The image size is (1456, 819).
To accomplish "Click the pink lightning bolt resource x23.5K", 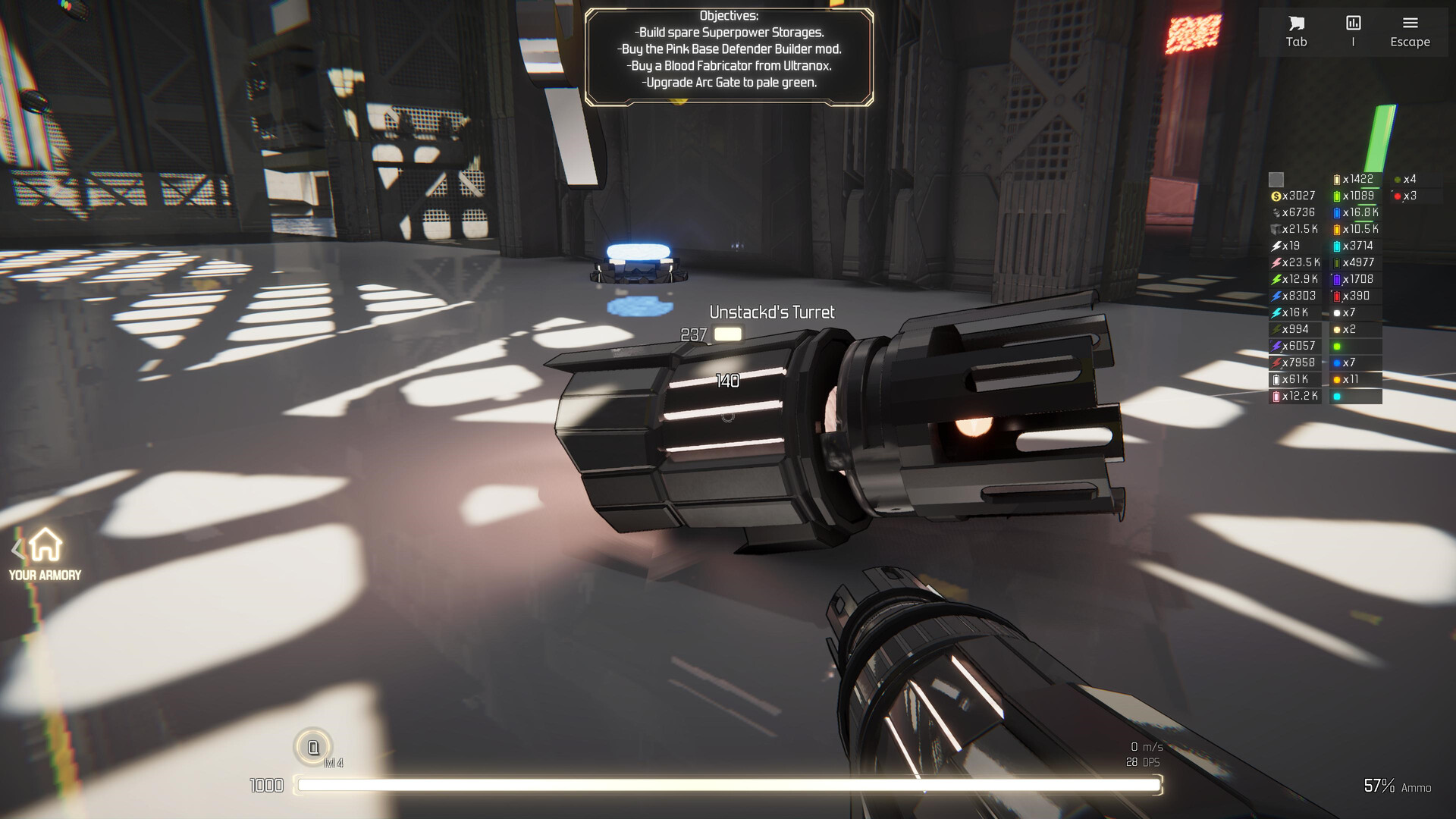I will coord(1276,262).
